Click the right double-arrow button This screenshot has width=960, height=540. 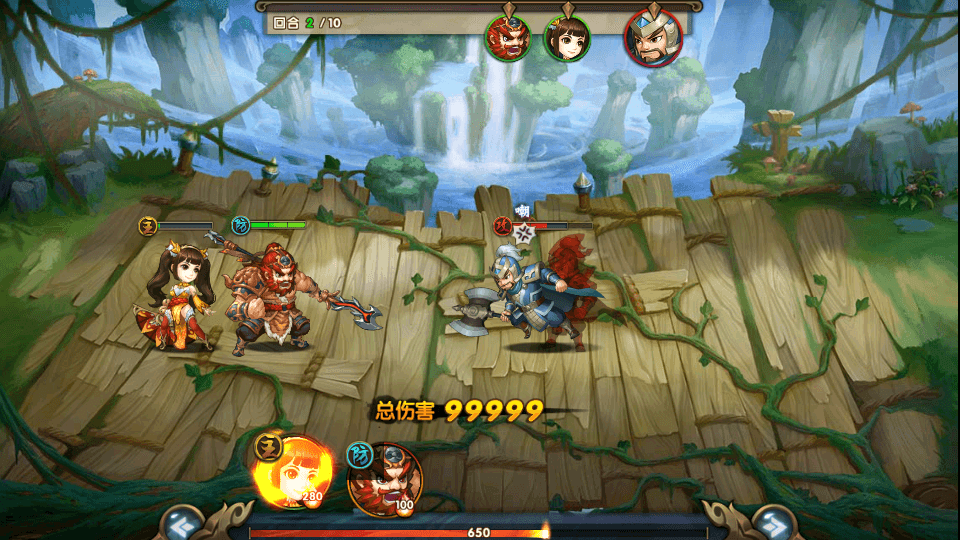(x=772, y=522)
